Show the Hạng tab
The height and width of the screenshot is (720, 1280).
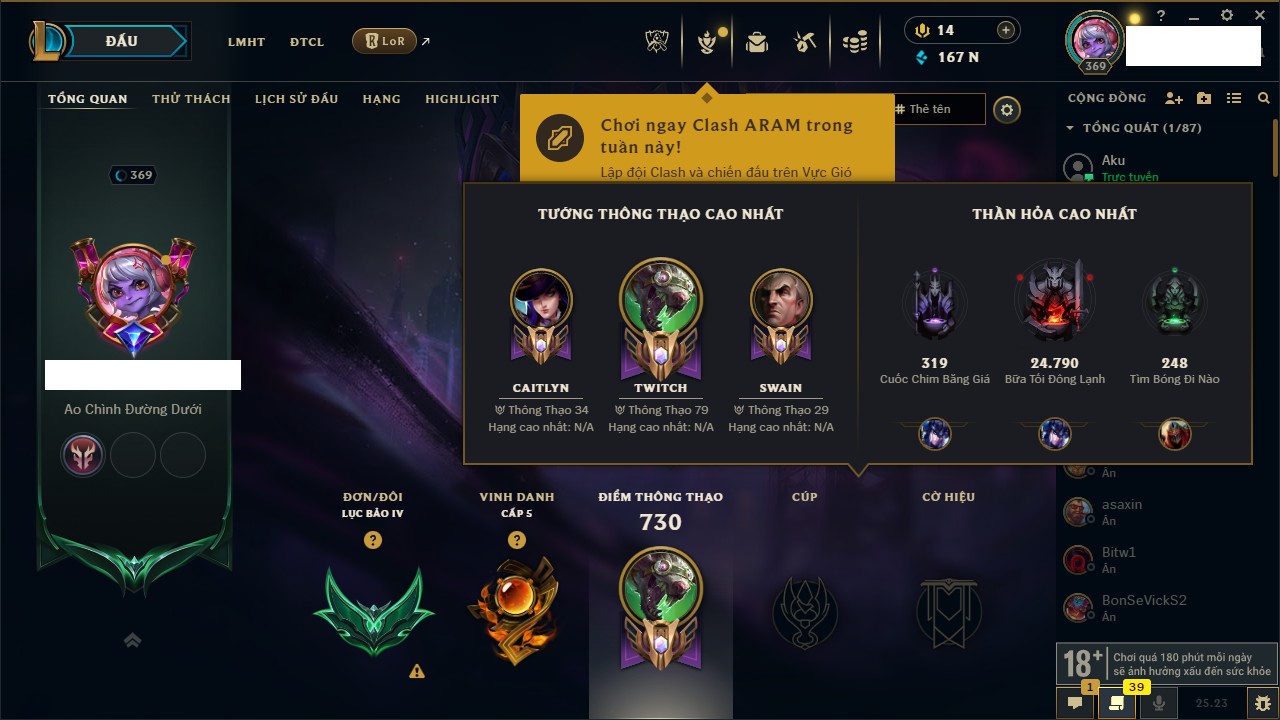click(x=381, y=99)
